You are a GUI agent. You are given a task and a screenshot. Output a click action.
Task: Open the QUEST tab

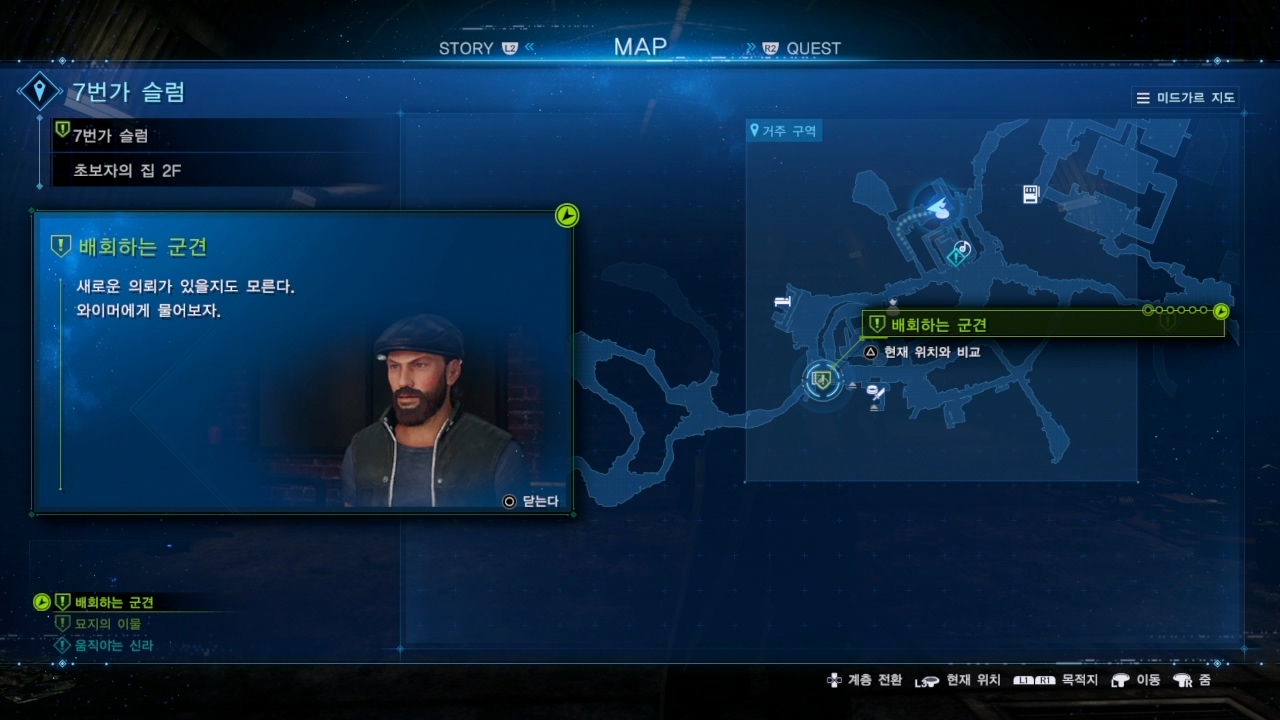pos(813,48)
